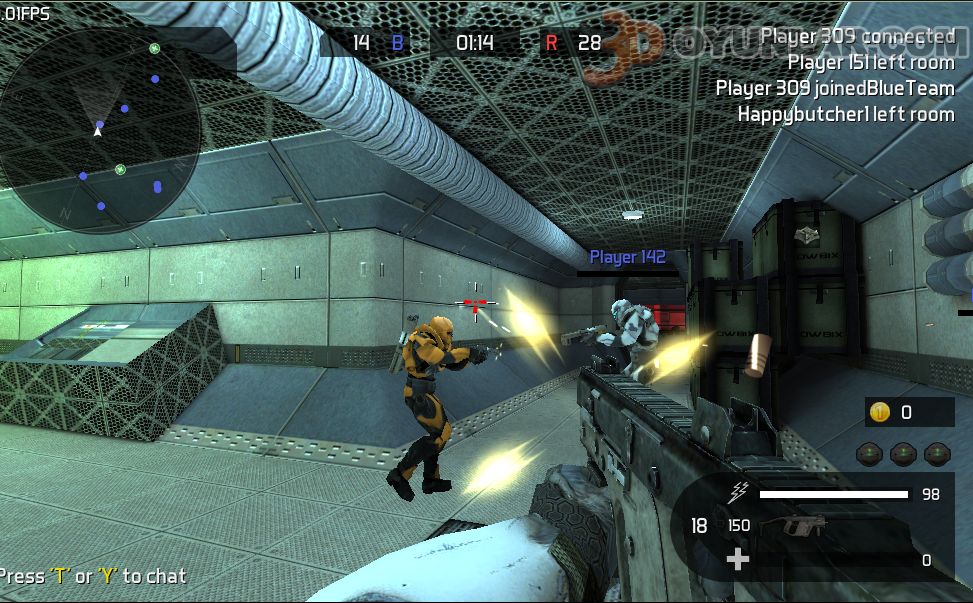Click the gold coin icon
The height and width of the screenshot is (603, 973).
click(879, 412)
